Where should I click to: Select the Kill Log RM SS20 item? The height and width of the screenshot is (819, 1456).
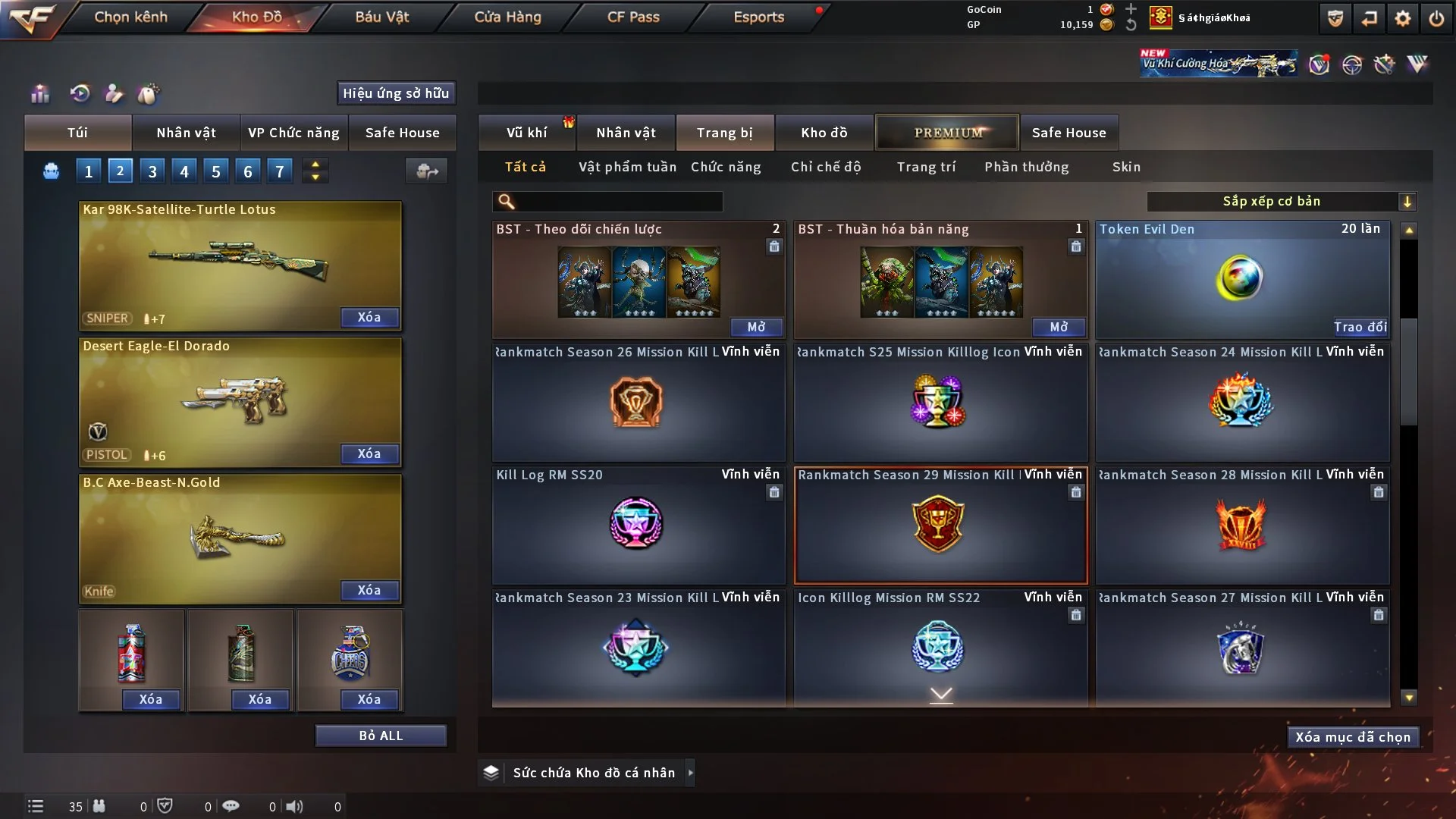pyautogui.click(x=637, y=523)
